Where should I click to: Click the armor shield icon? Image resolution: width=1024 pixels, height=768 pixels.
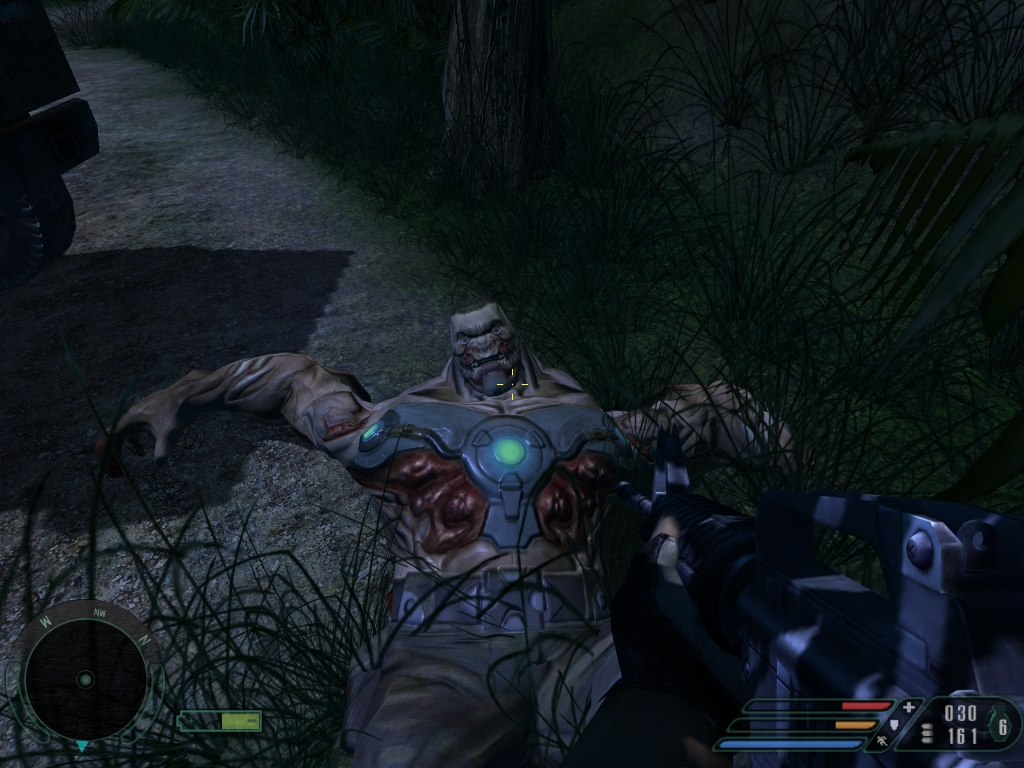pyautogui.click(x=893, y=725)
